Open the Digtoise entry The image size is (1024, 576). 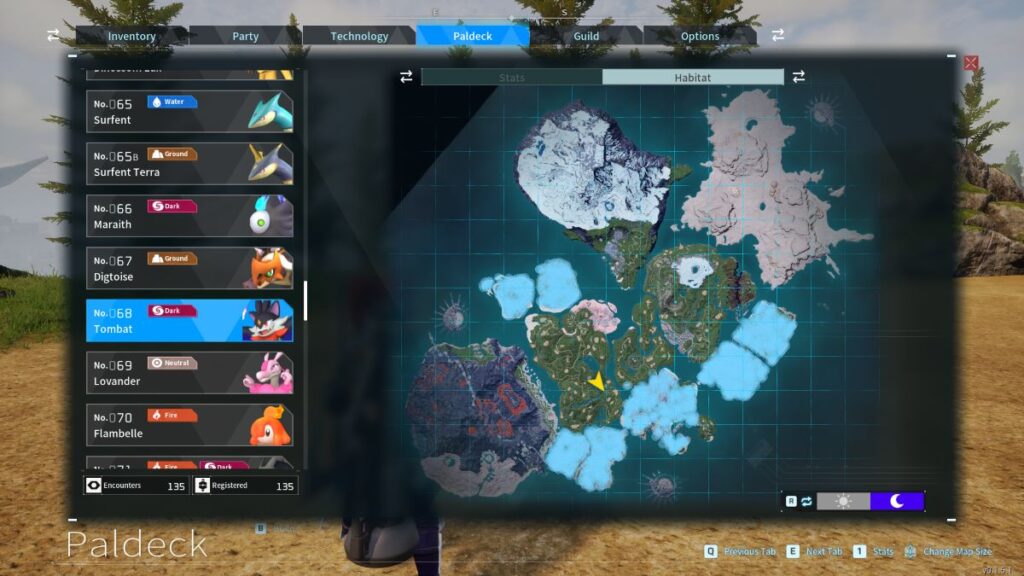click(190, 268)
